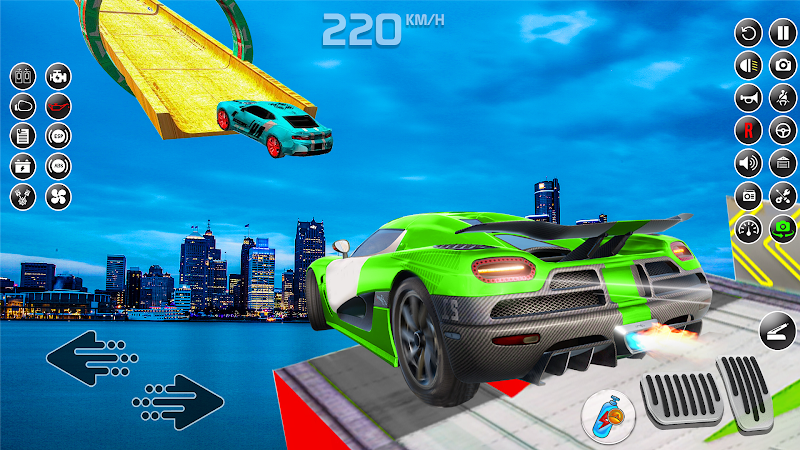Open the wrench and screwdriver repair icon
800x450 pixels.
[x=781, y=194]
